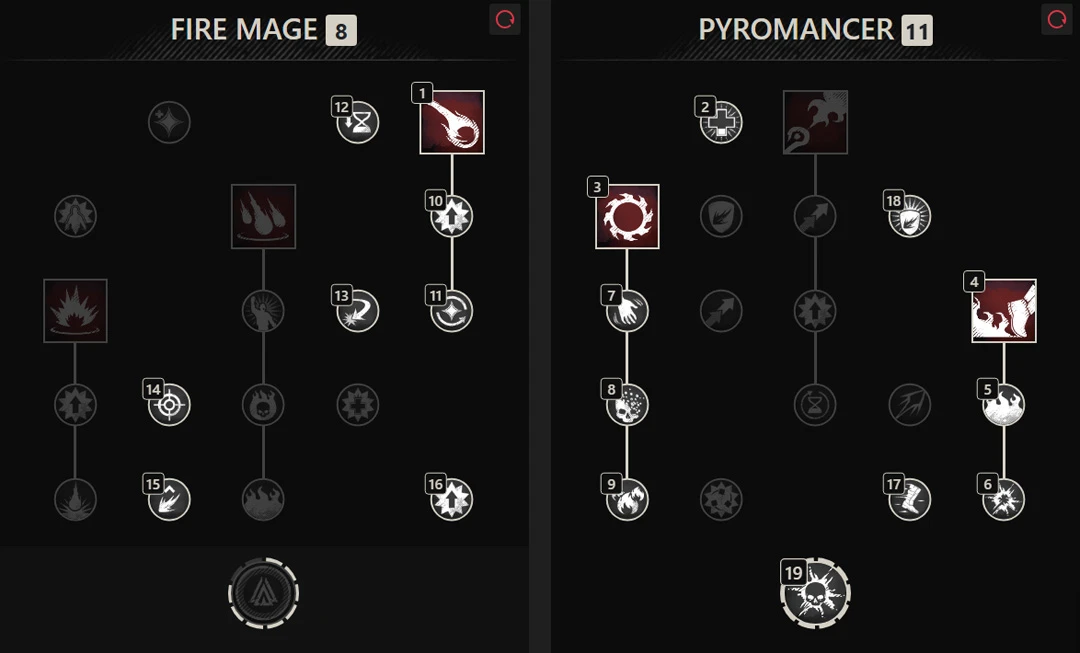Choose the shield passive numbered 18
The height and width of the screenshot is (653, 1080).
pos(909,216)
